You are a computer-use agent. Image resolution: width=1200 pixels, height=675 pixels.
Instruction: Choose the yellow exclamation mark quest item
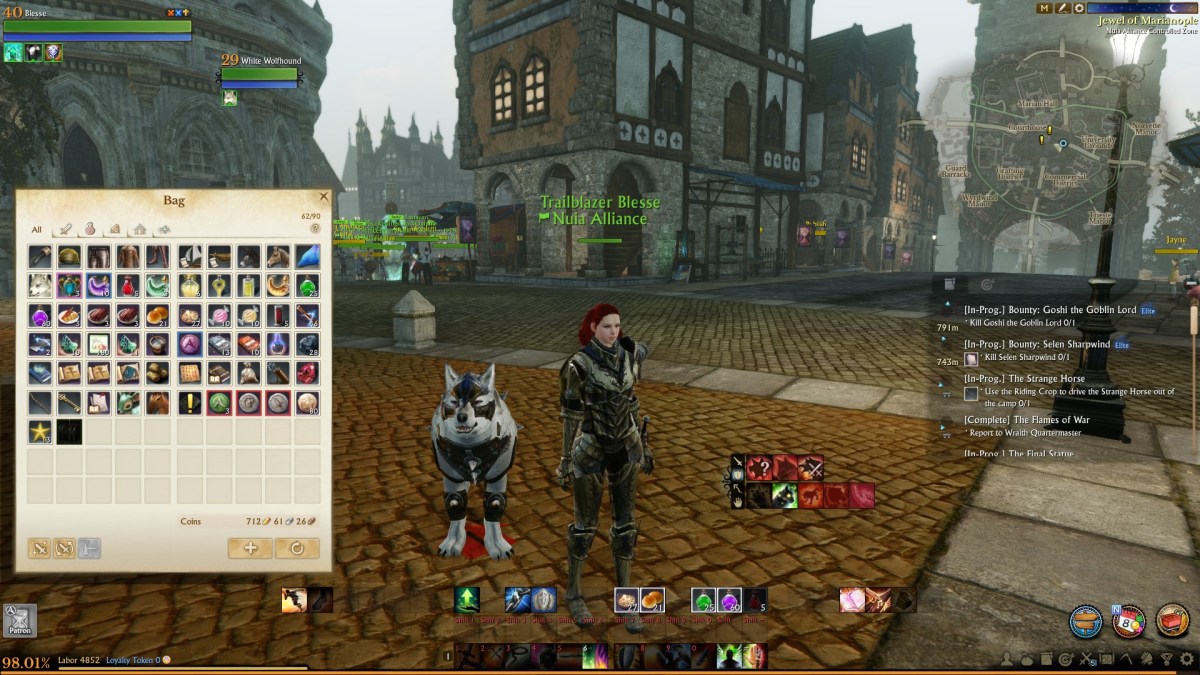click(190, 403)
